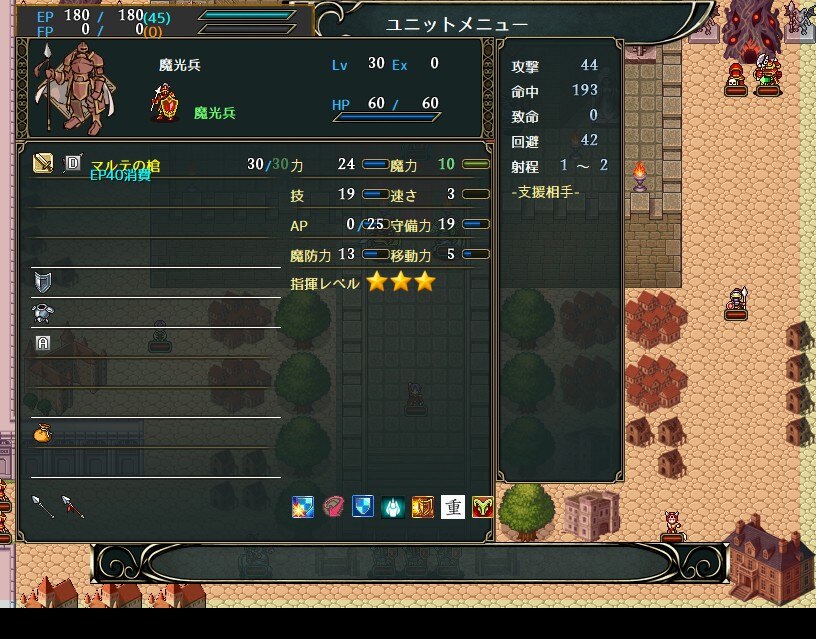Image resolution: width=816 pixels, height=639 pixels.
Task: Select the plain blue shield skill icon
Action: (x=363, y=507)
